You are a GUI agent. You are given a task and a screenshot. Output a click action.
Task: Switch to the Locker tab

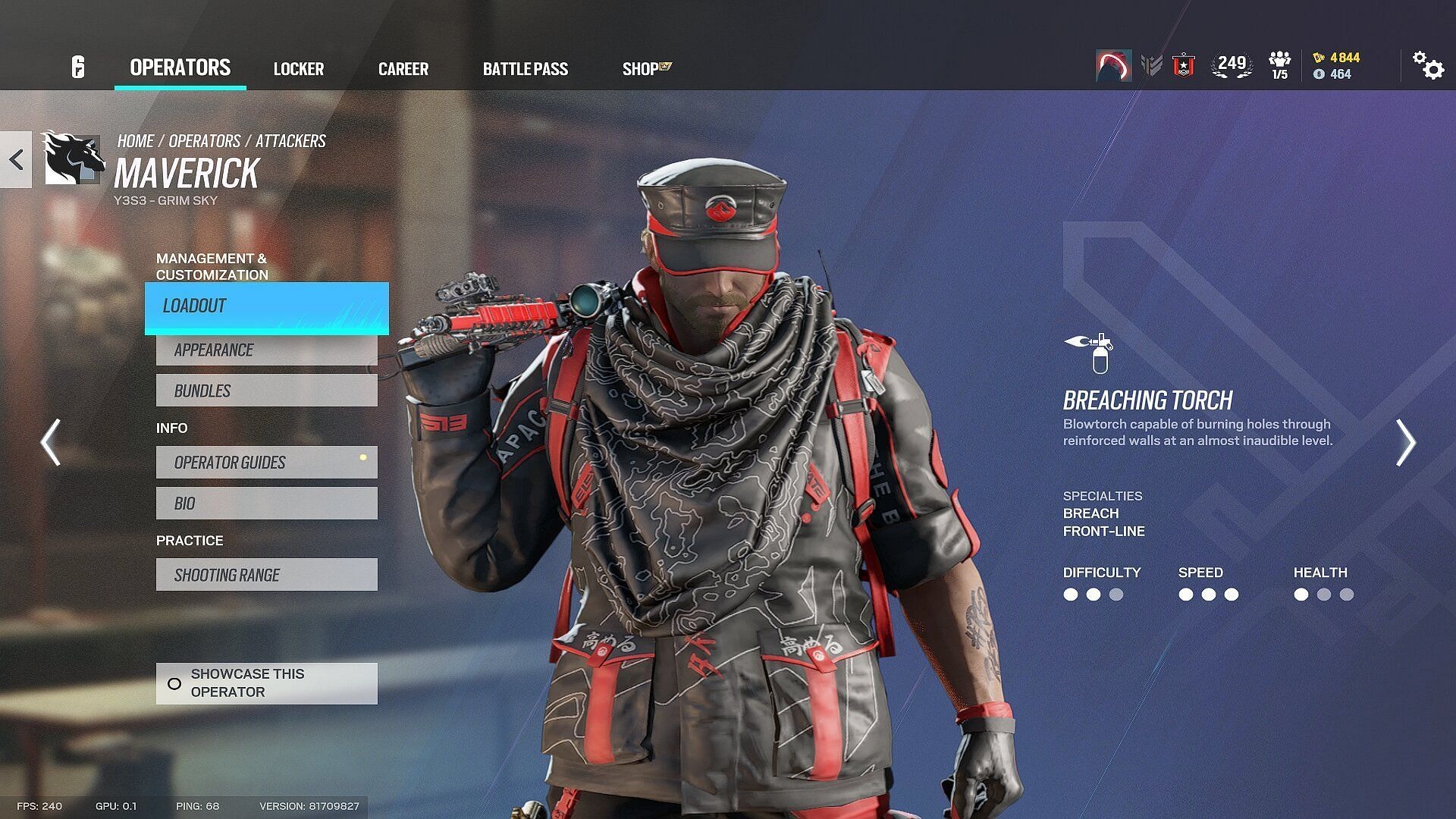(299, 69)
